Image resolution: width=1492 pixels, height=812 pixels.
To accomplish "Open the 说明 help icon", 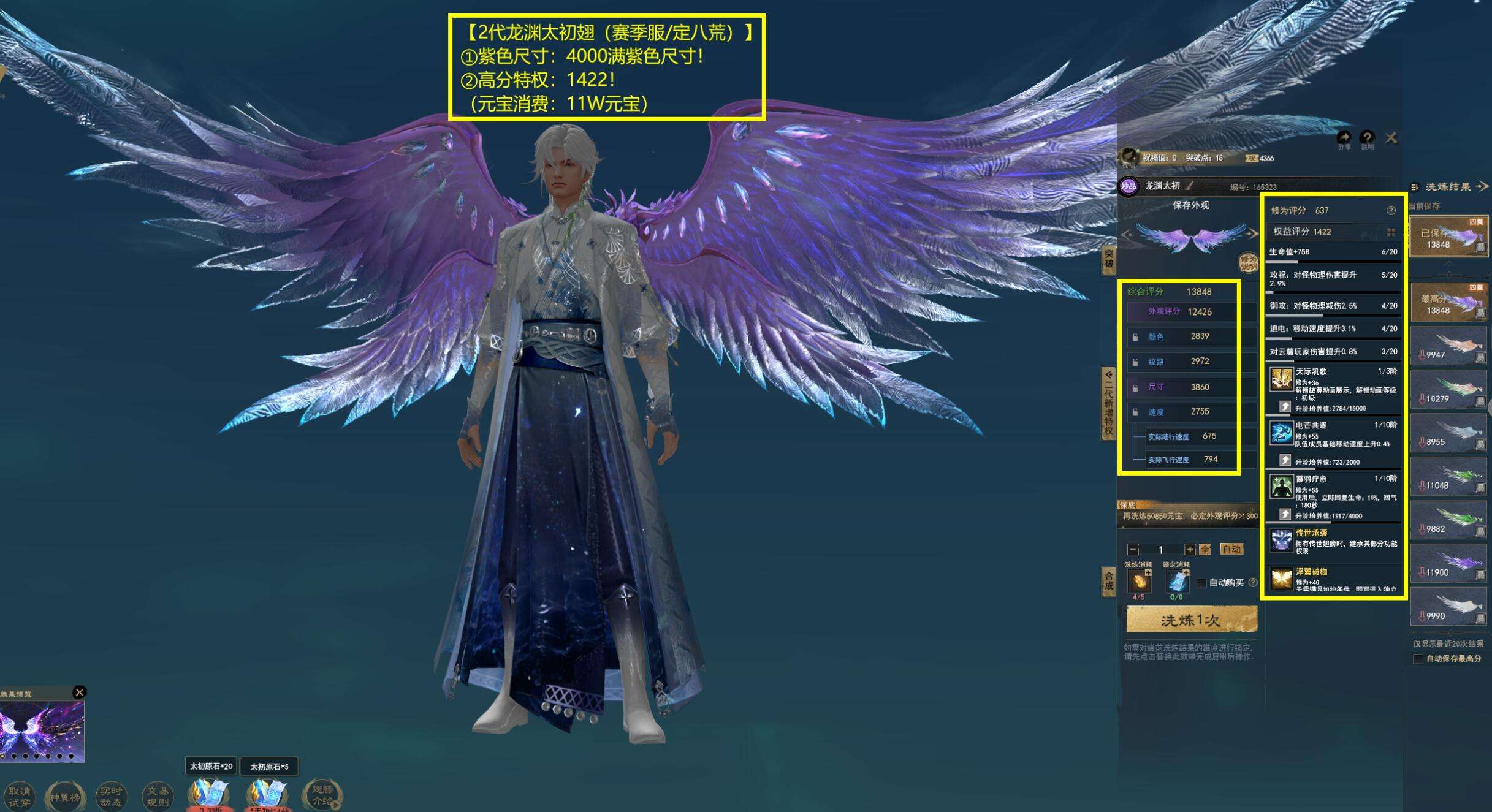I will (x=1367, y=138).
